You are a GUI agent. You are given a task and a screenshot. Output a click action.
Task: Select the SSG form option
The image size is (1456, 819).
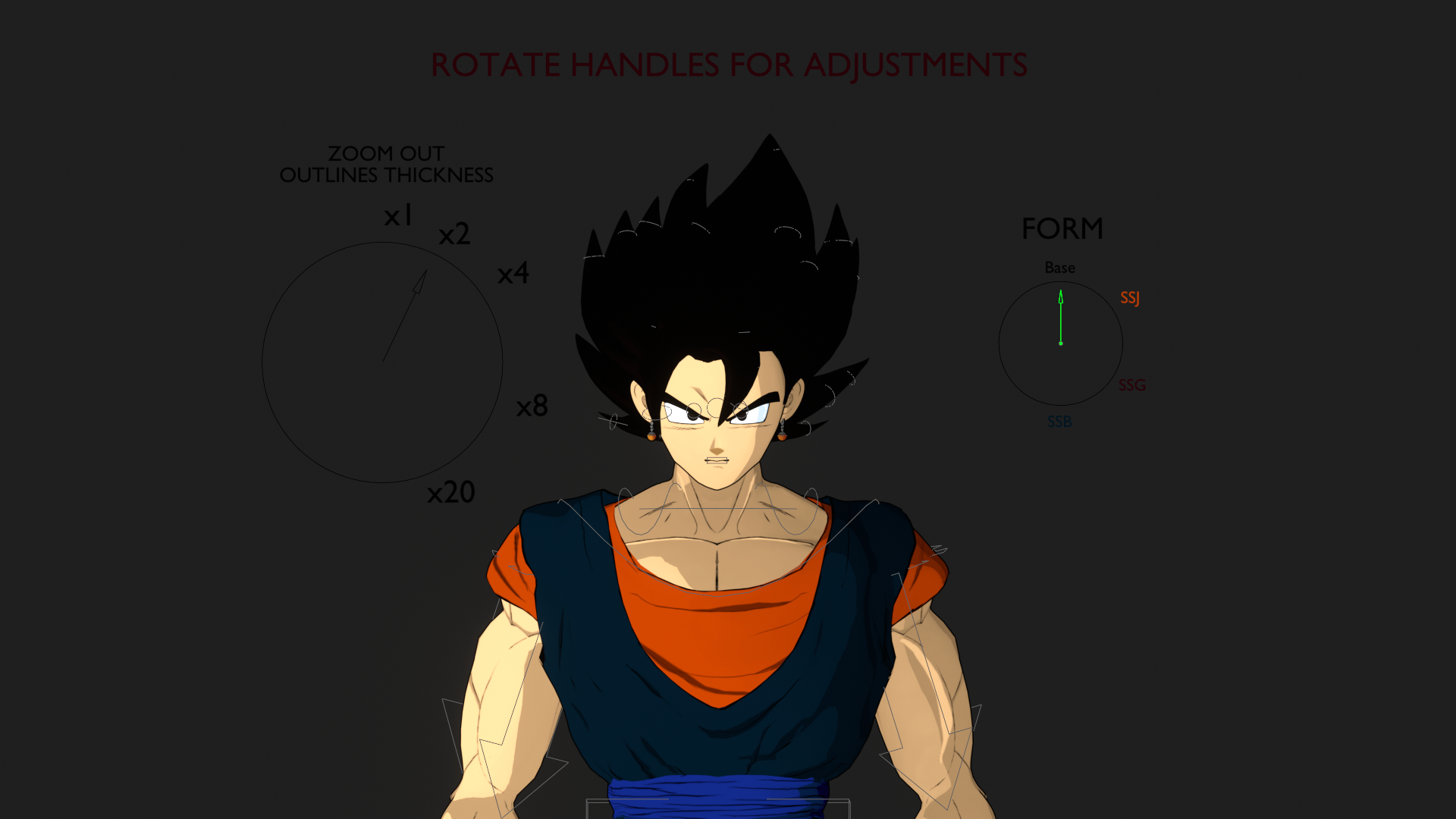pos(1132,385)
